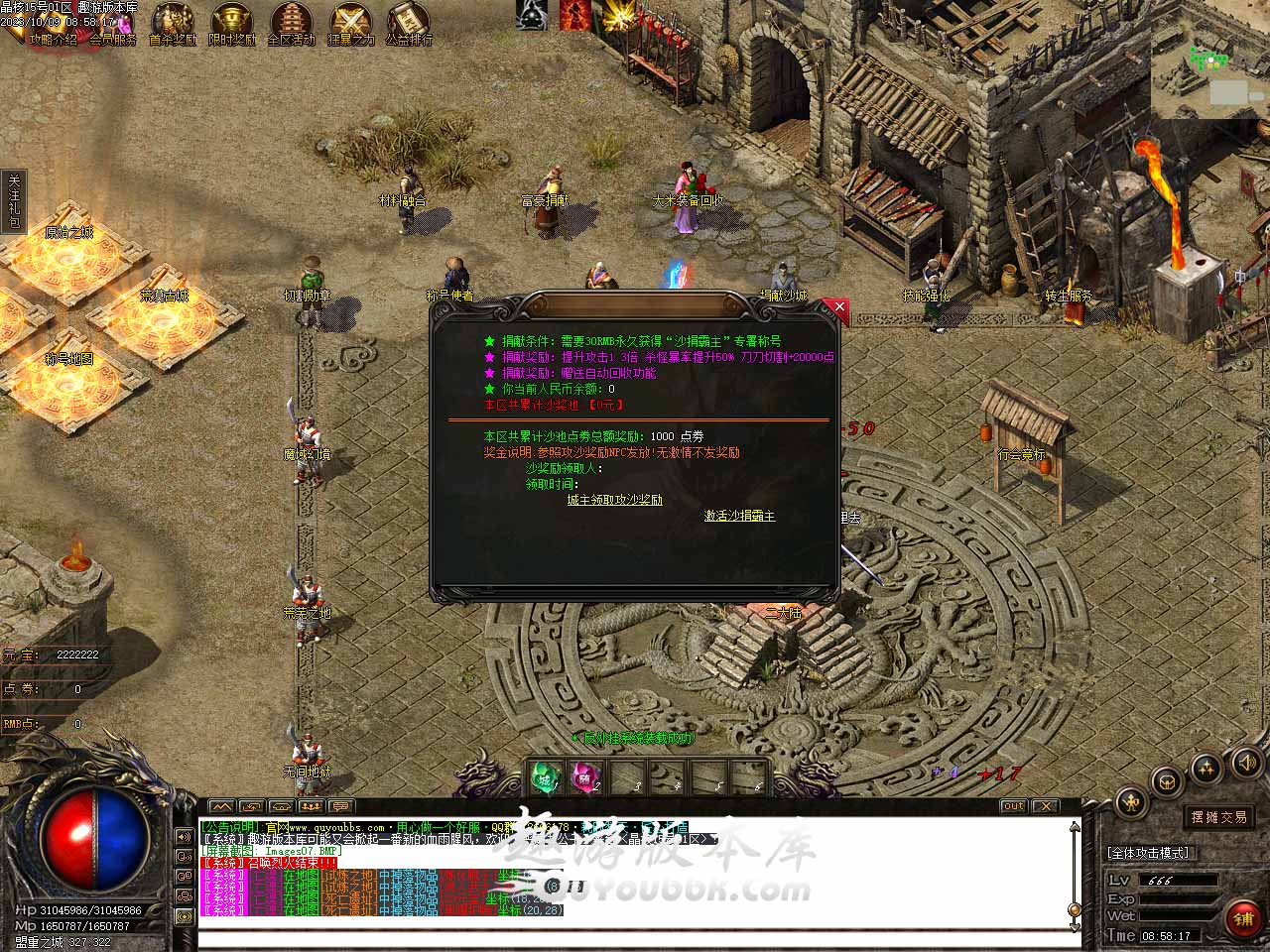Use the pink 随 stone hotbar slot
1270x952 pixels.
pos(585,775)
